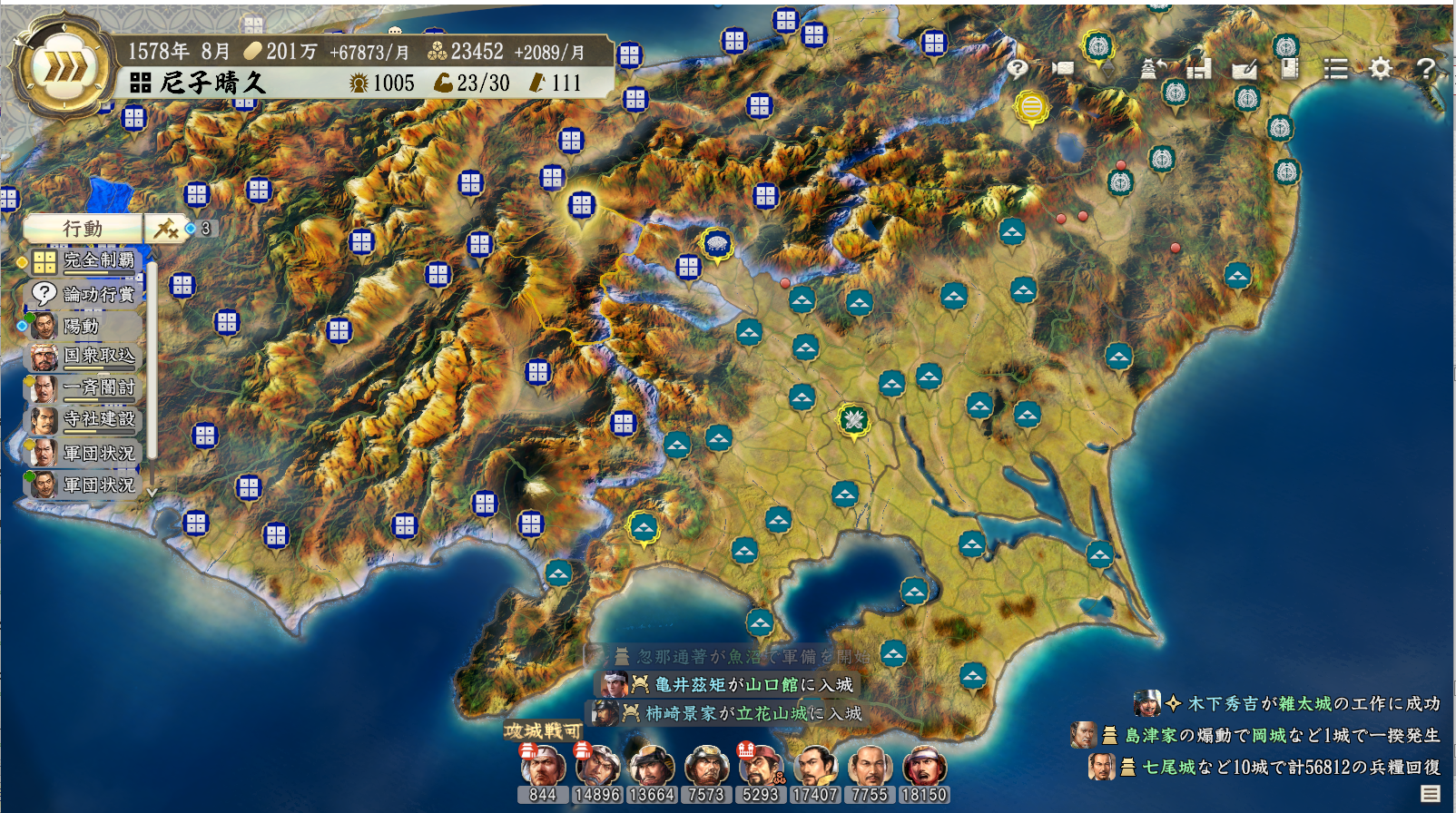Open the speech-bubble advice icon in top toolbar

pos(1018,68)
